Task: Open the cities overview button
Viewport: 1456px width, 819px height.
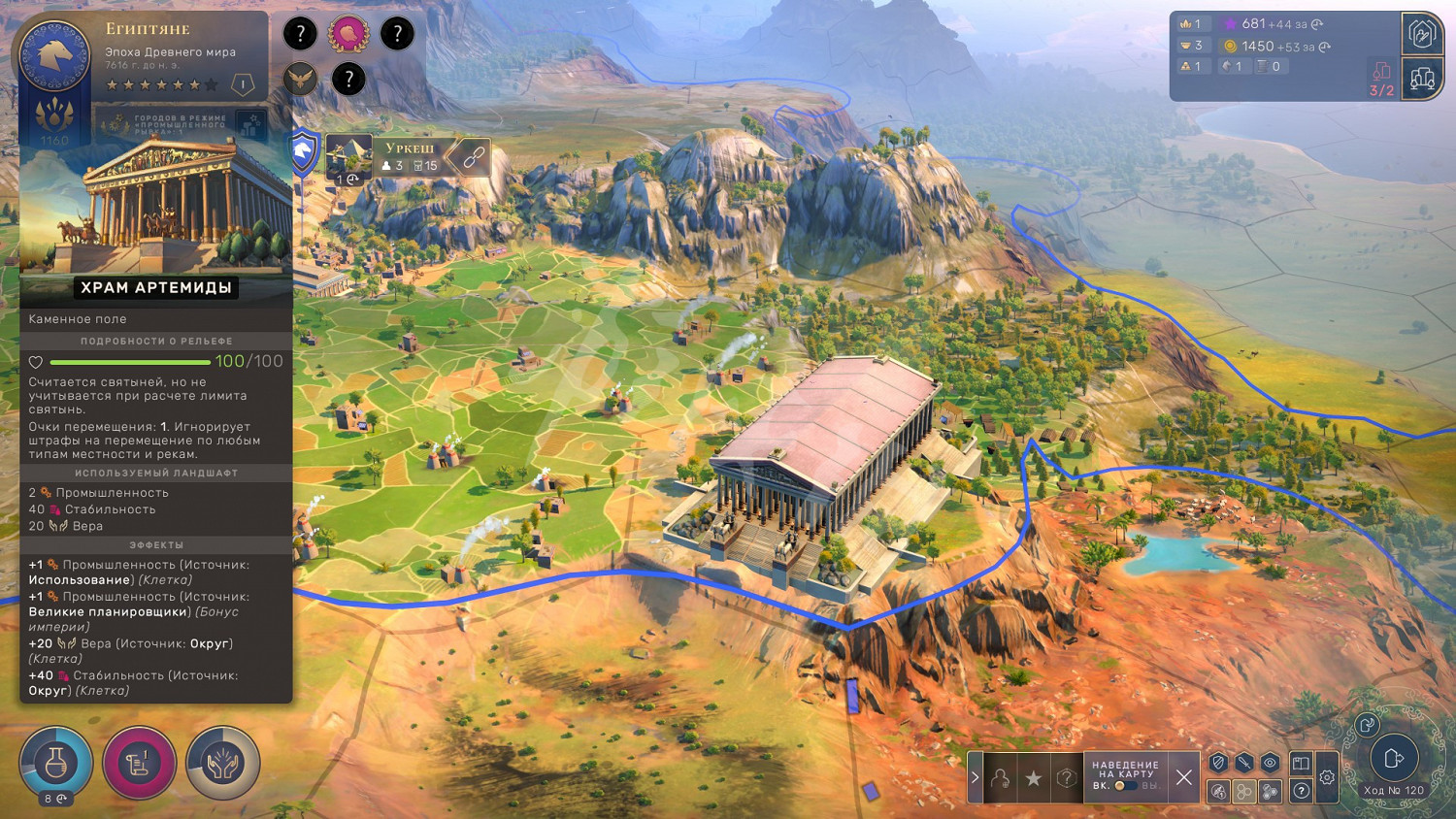Action: [x=1422, y=78]
